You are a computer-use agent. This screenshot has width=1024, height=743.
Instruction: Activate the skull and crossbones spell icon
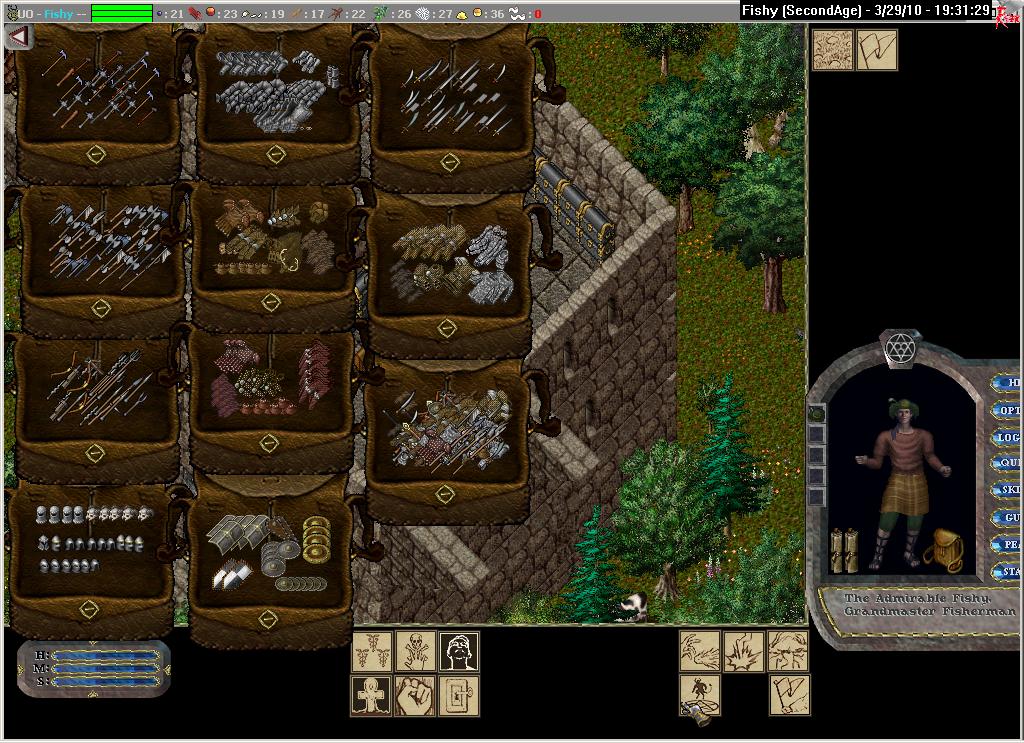click(415, 652)
